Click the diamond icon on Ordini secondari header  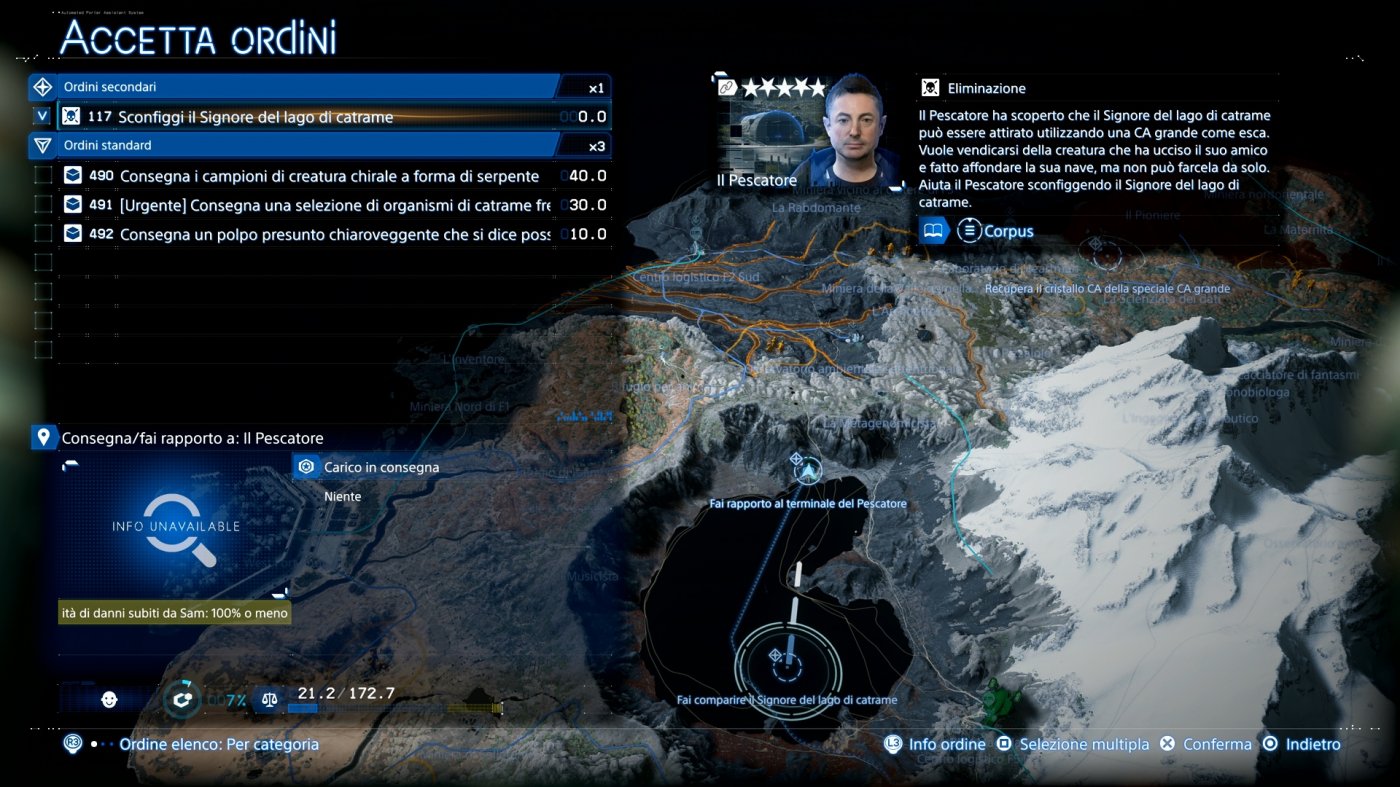point(41,86)
